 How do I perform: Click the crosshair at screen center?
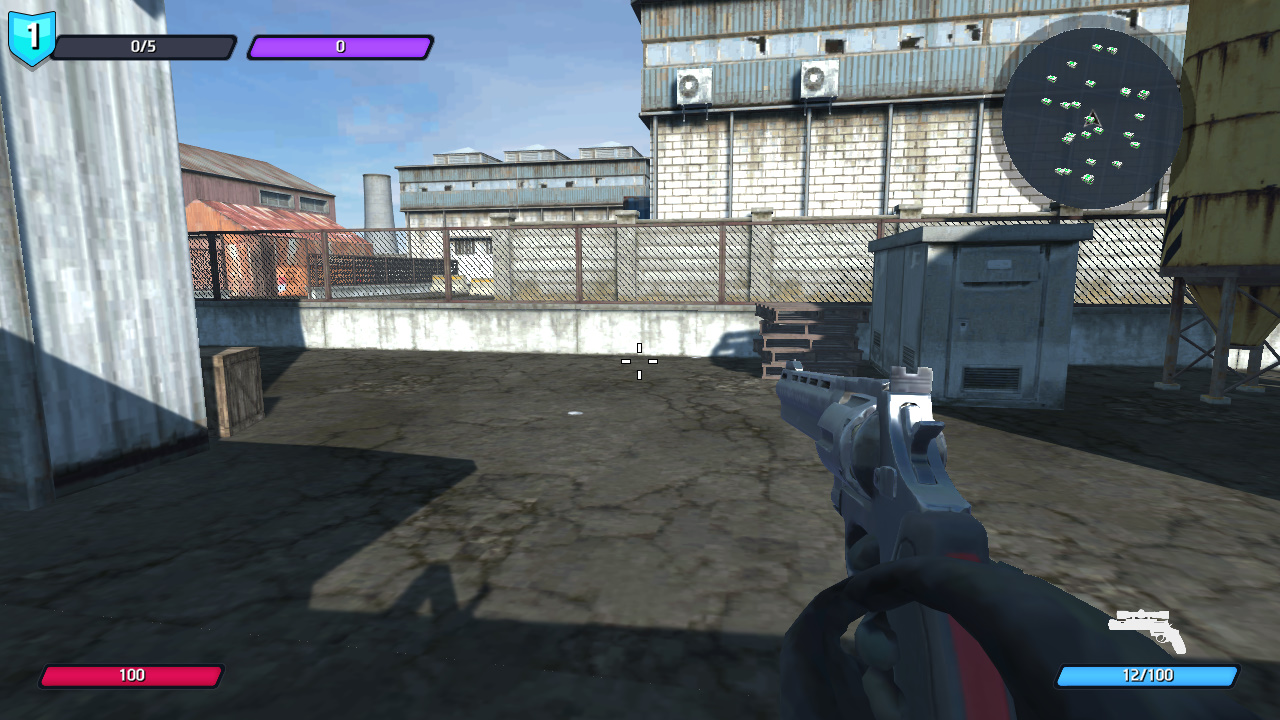coord(639,362)
